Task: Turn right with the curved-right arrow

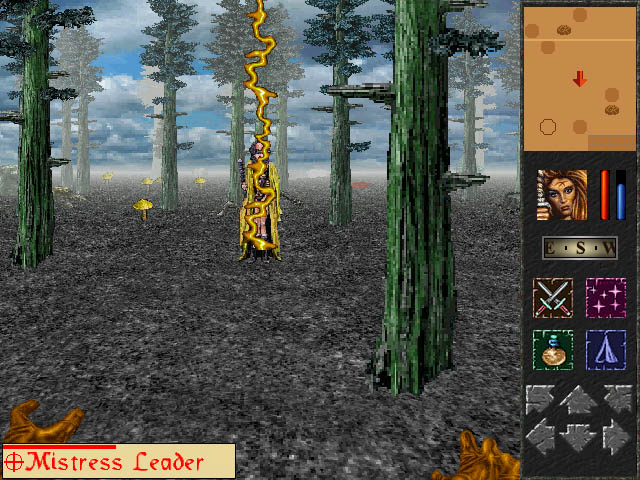Action: click(617, 400)
